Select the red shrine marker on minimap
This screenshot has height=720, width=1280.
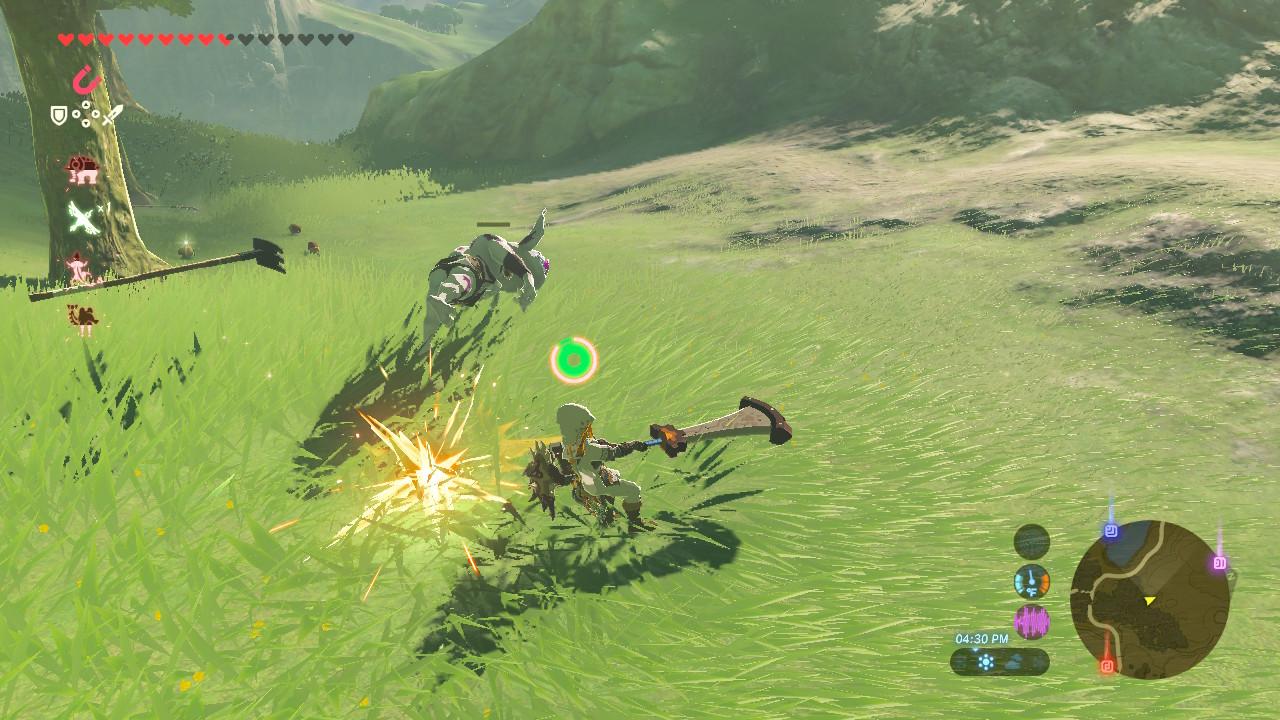tap(1107, 664)
